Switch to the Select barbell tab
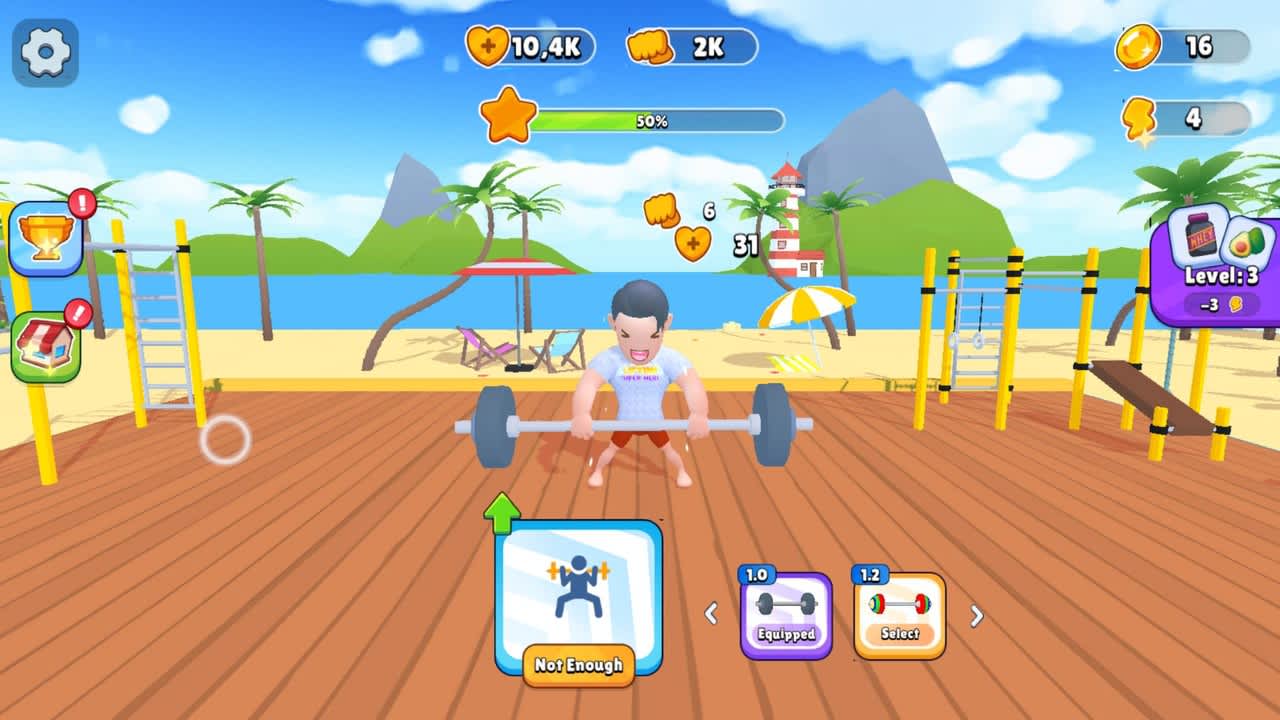 (899, 633)
